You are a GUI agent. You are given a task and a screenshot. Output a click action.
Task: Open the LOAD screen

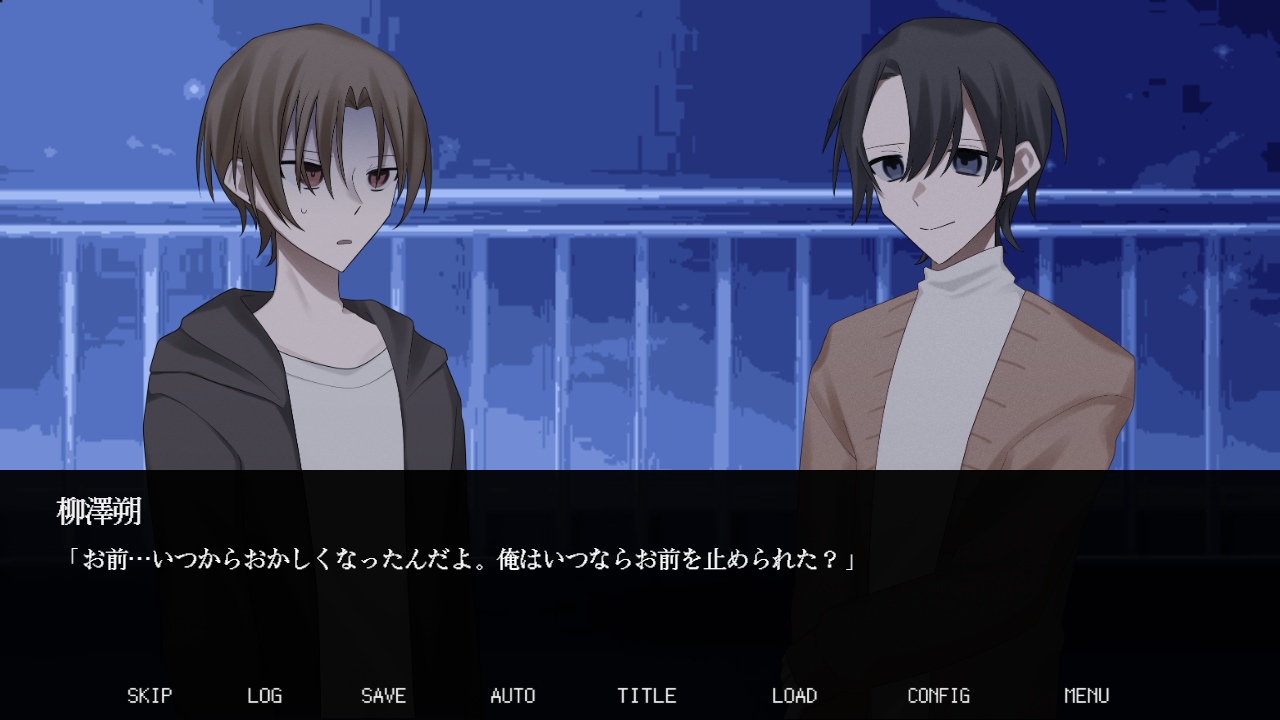coord(794,695)
